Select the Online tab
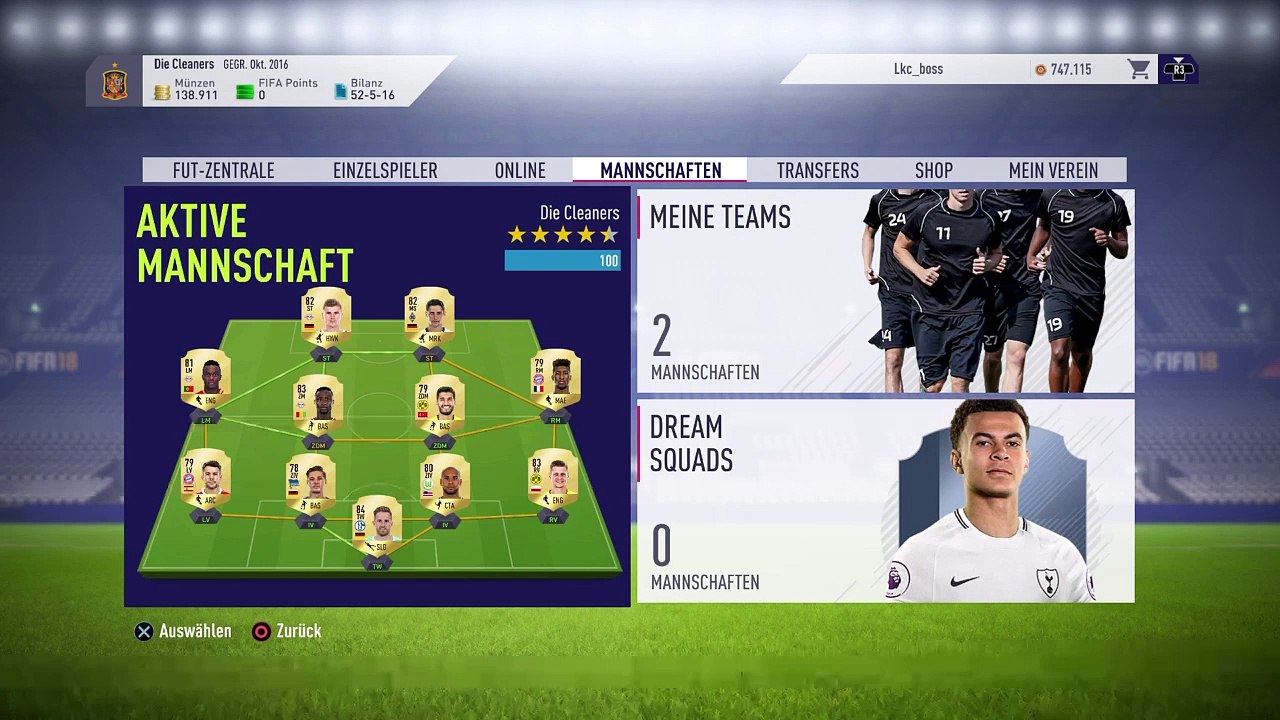The image size is (1280, 720). 520,171
